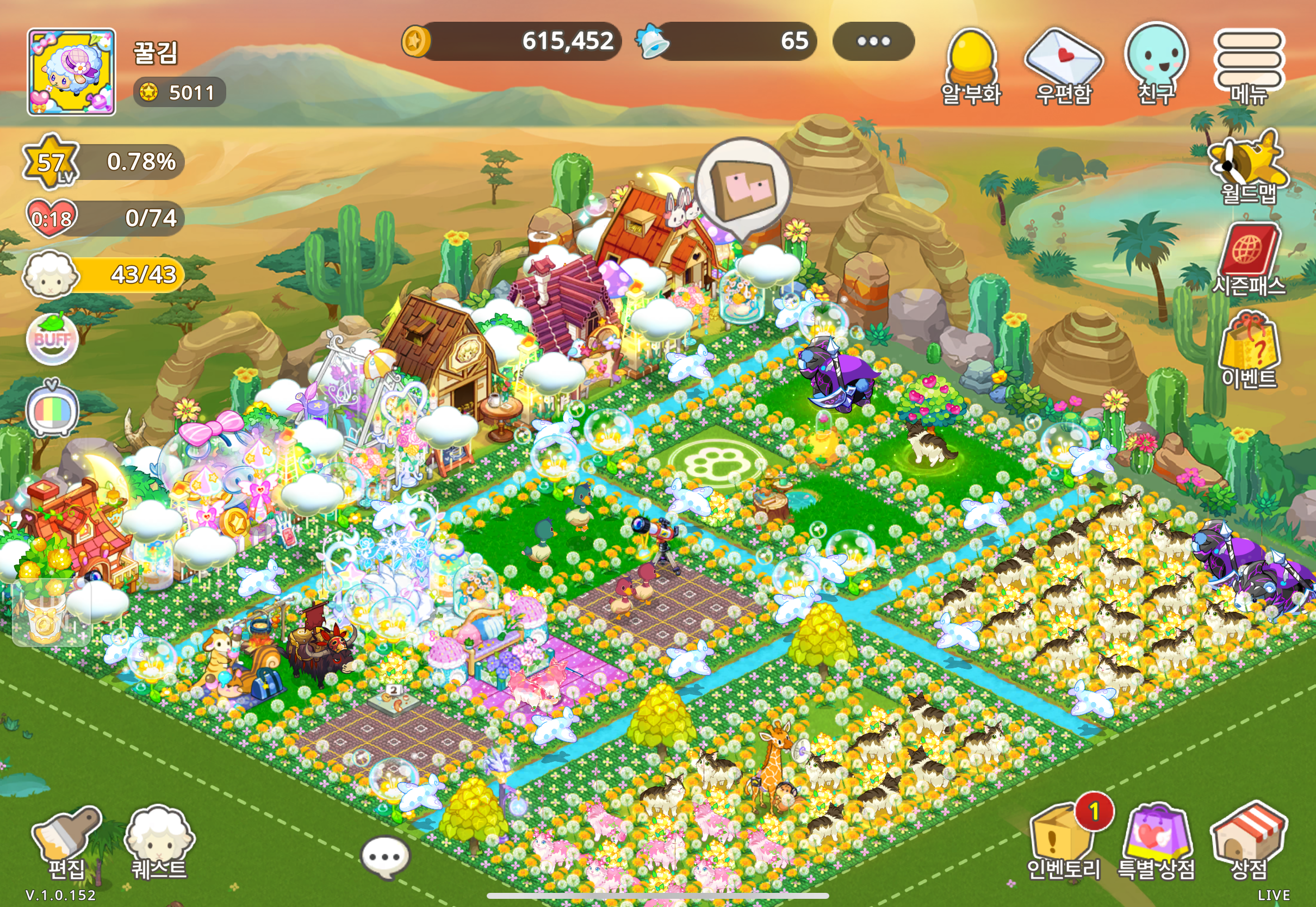Open the main menu (메뉴)

1249,65
